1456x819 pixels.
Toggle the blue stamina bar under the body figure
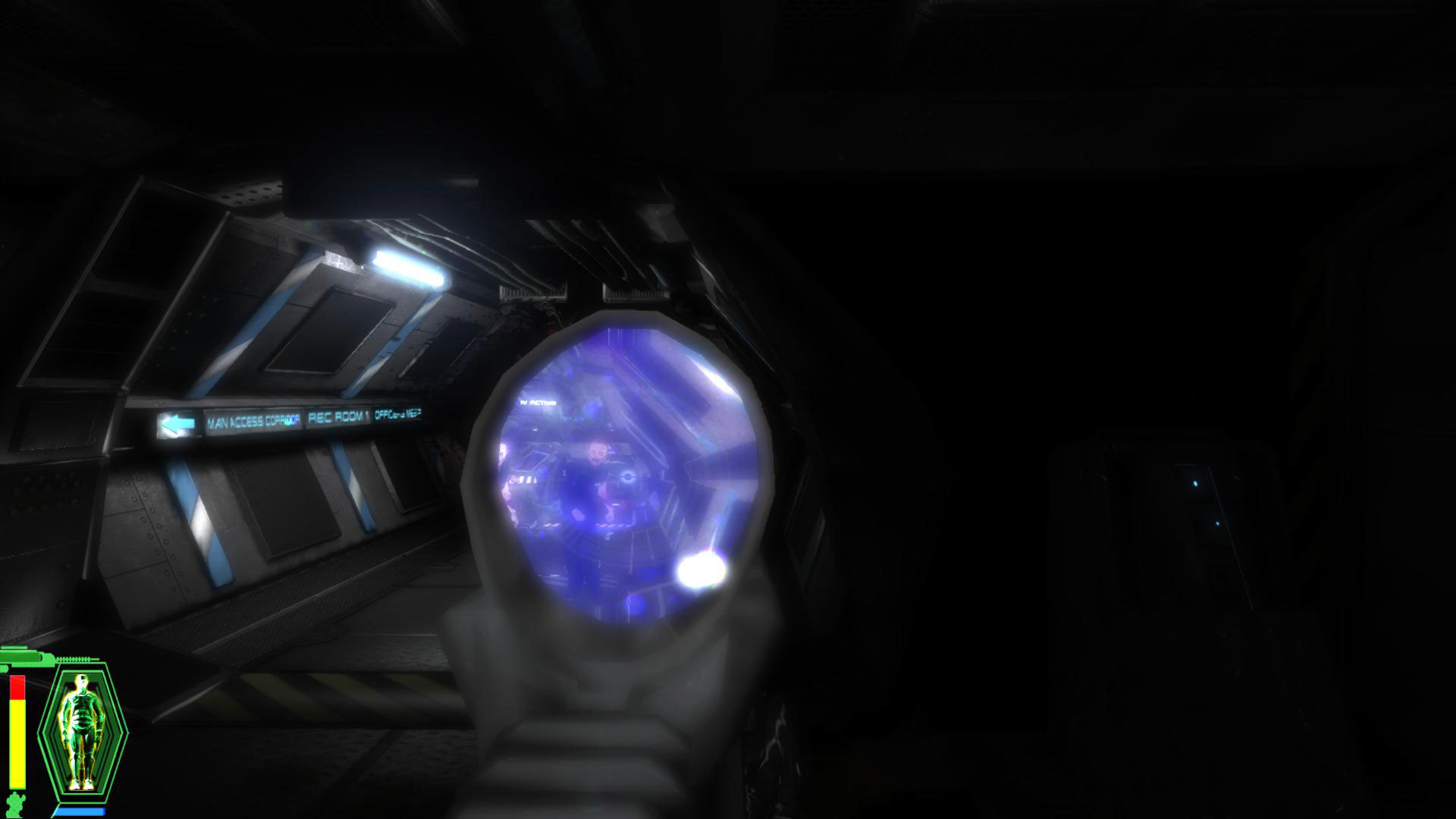(x=80, y=810)
